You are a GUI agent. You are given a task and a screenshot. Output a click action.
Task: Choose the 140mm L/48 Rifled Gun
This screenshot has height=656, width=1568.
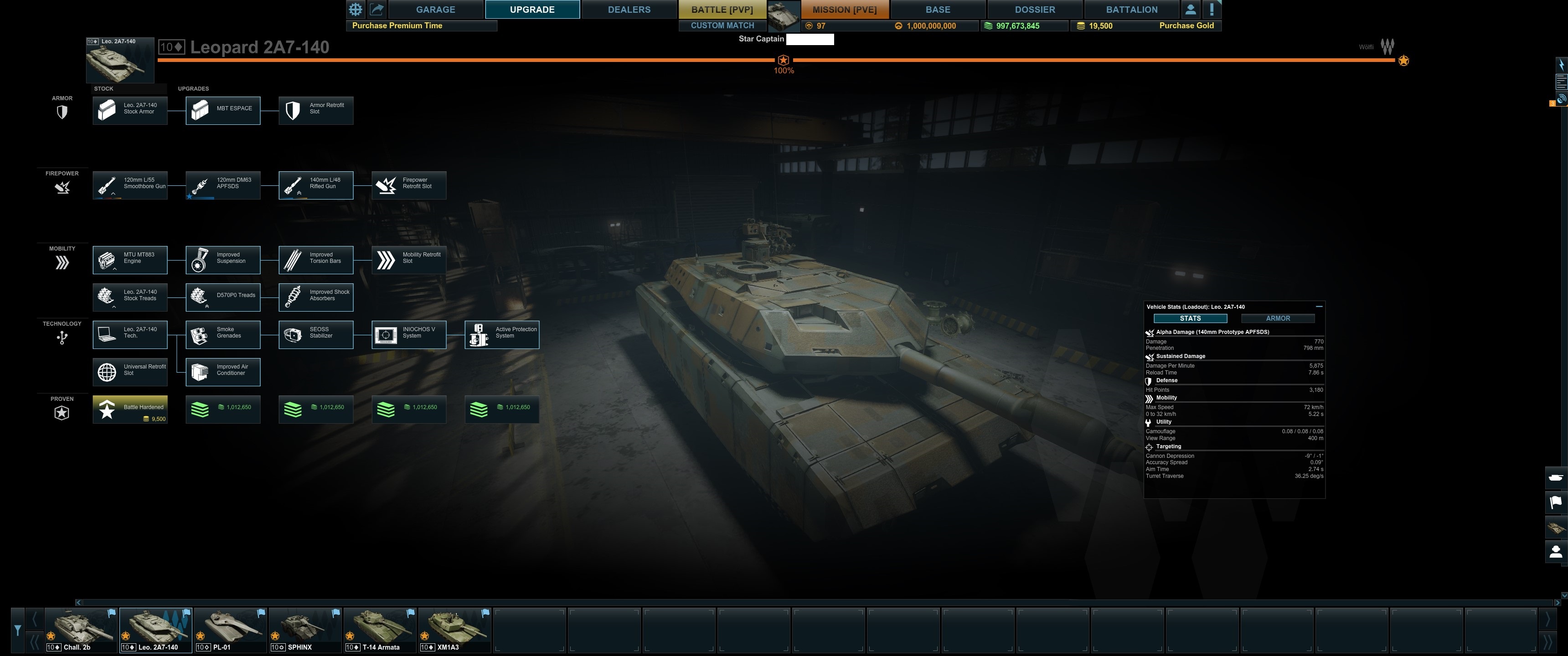pos(316,185)
